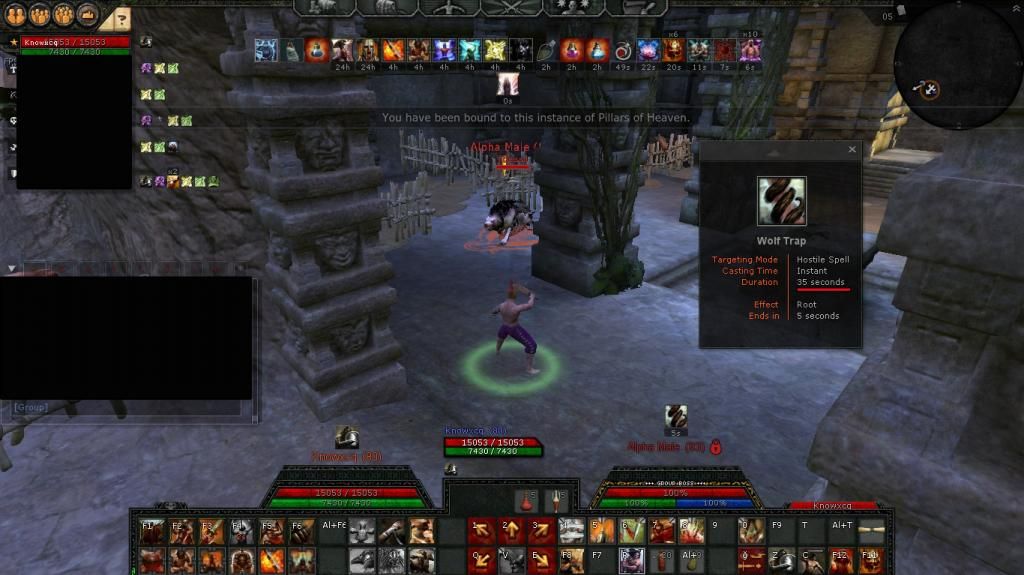The image size is (1024, 575).
Task: Use hotbar slot 3 red arrow ability
Action: coord(542,531)
